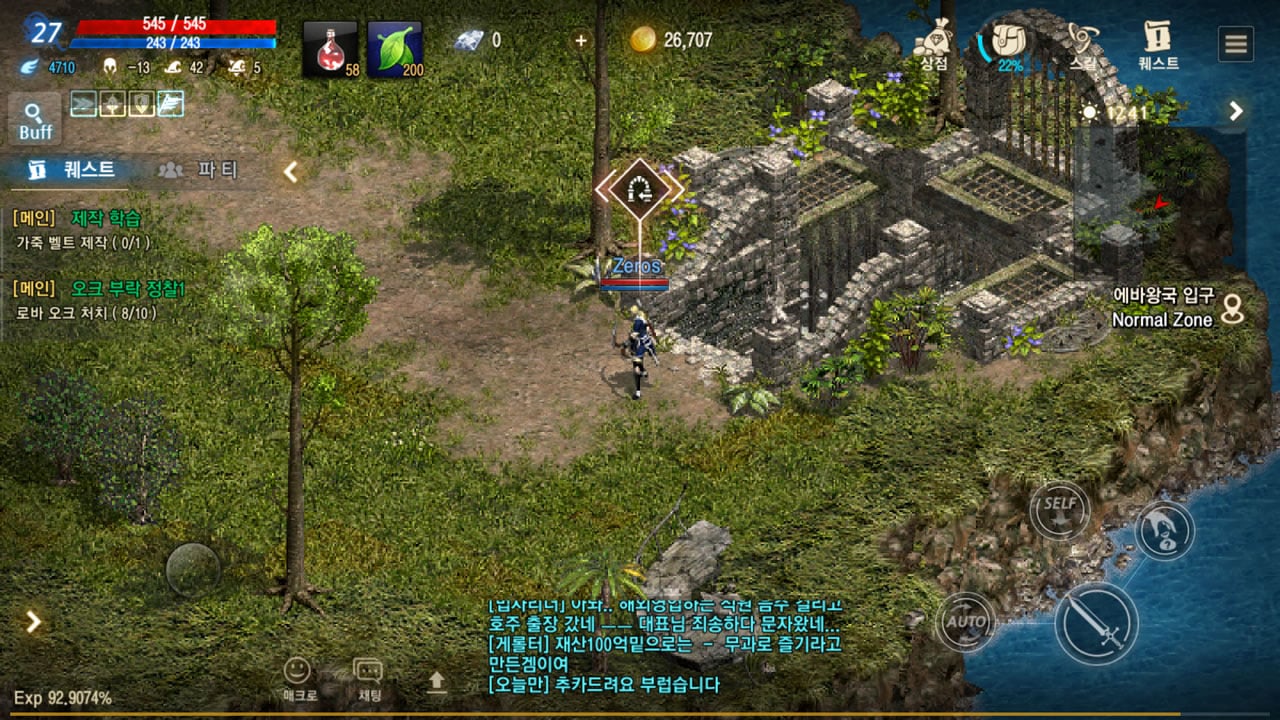Activate the SELF target button

[1059, 509]
